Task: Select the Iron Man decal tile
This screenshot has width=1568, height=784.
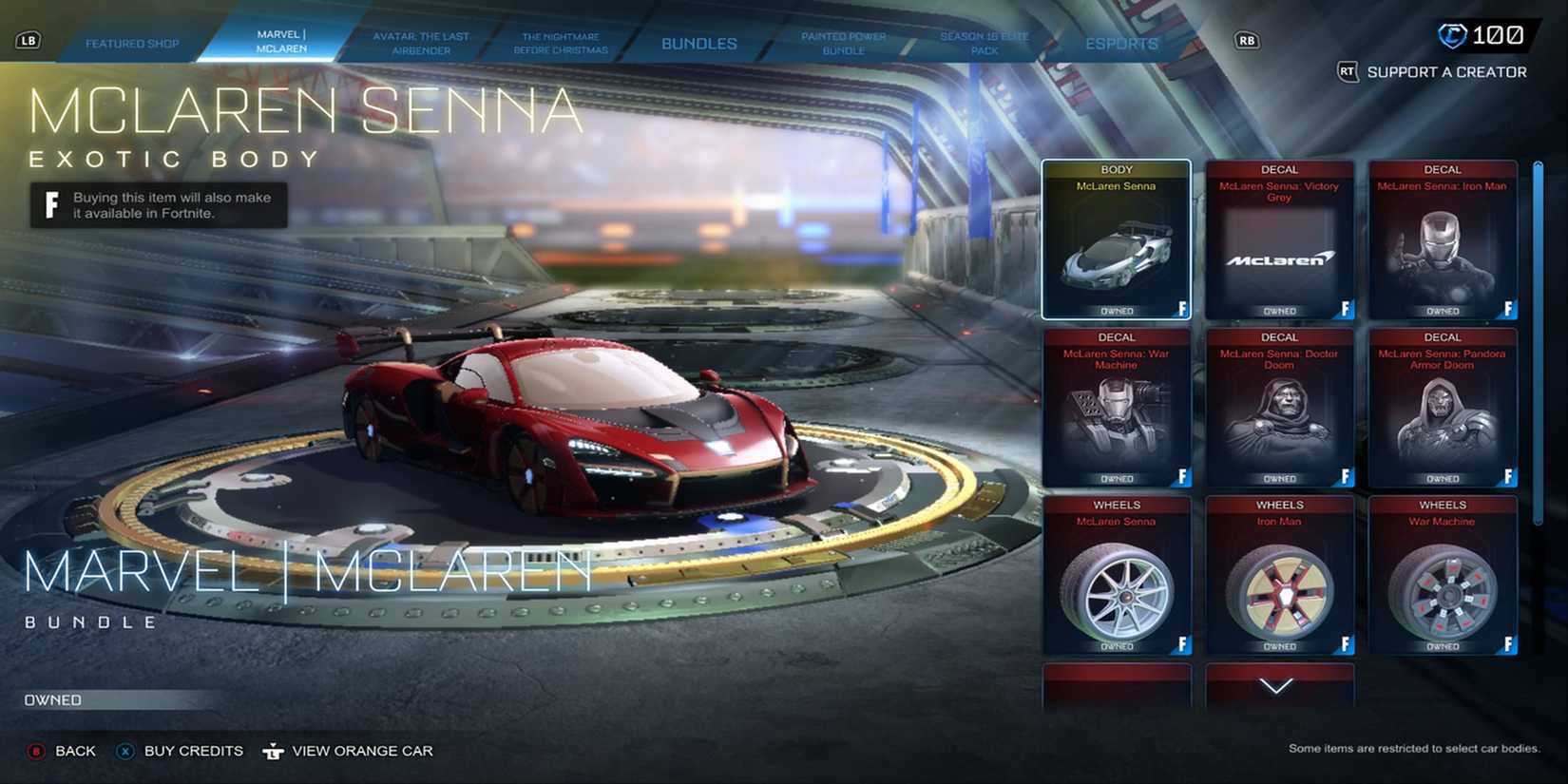Action: [x=1443, y=238]
